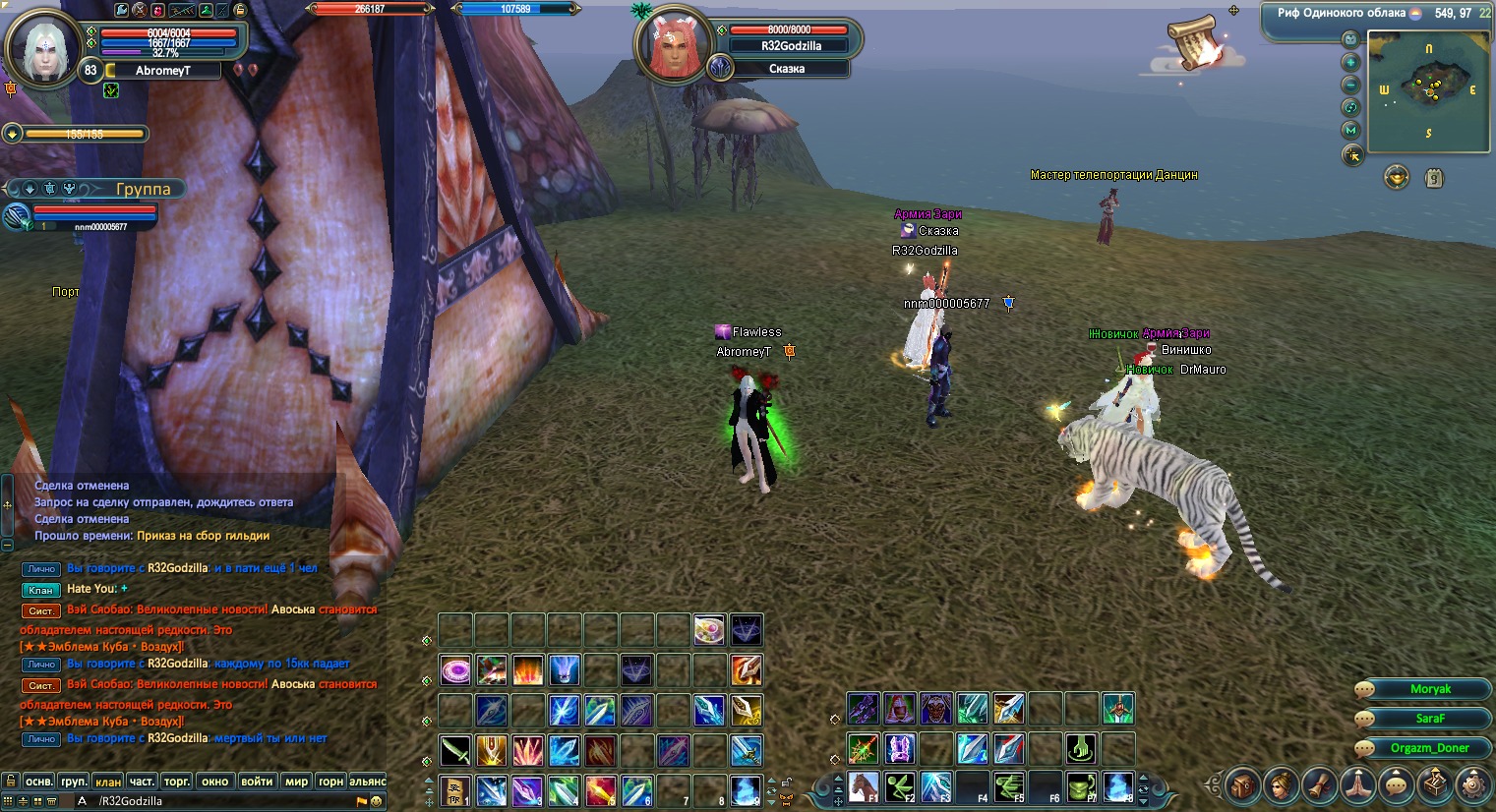Open the calendar icon below the minimap

(x=1434, y=179)
